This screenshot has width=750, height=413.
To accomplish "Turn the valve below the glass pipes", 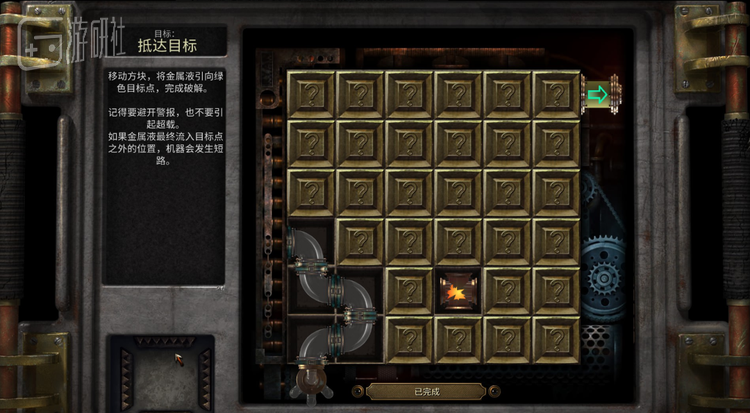I will click(x=310, y=379).
